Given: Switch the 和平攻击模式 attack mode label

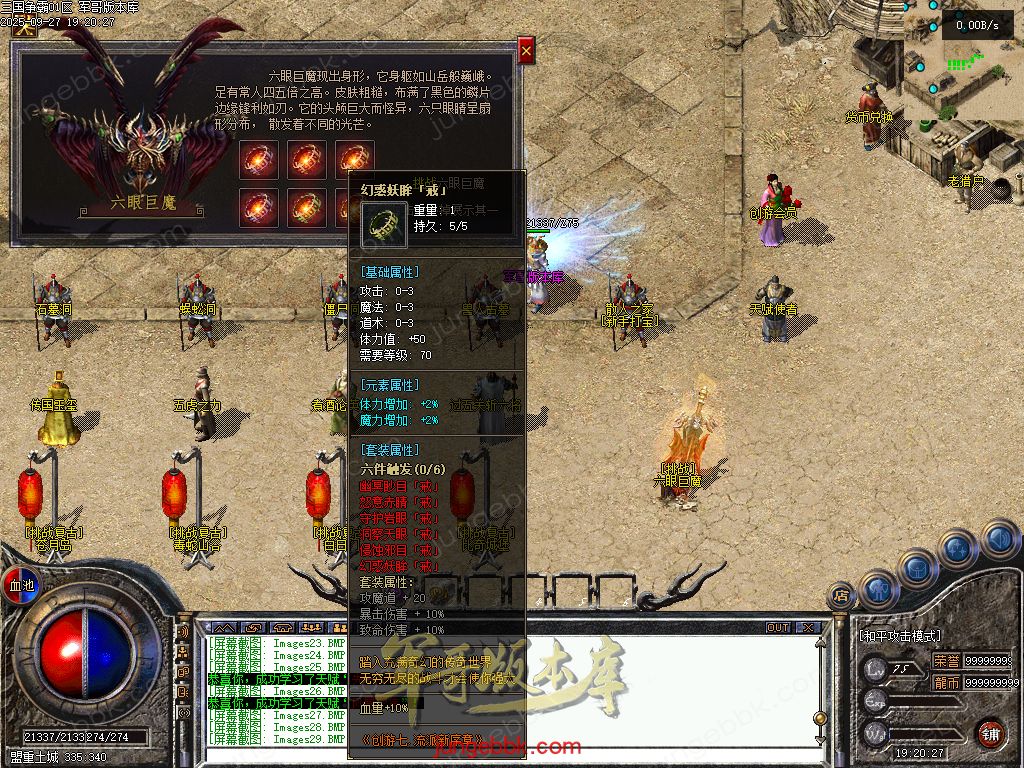Looking at the screenshot, I should pos(899,635).
